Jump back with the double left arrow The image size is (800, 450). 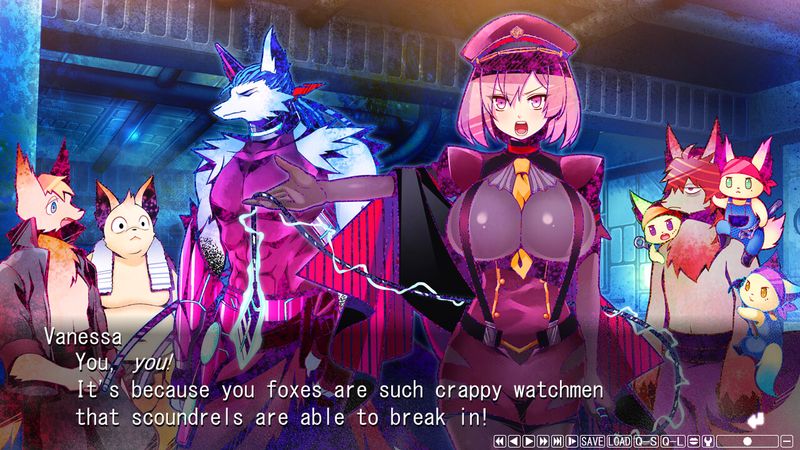coord(500,441)
